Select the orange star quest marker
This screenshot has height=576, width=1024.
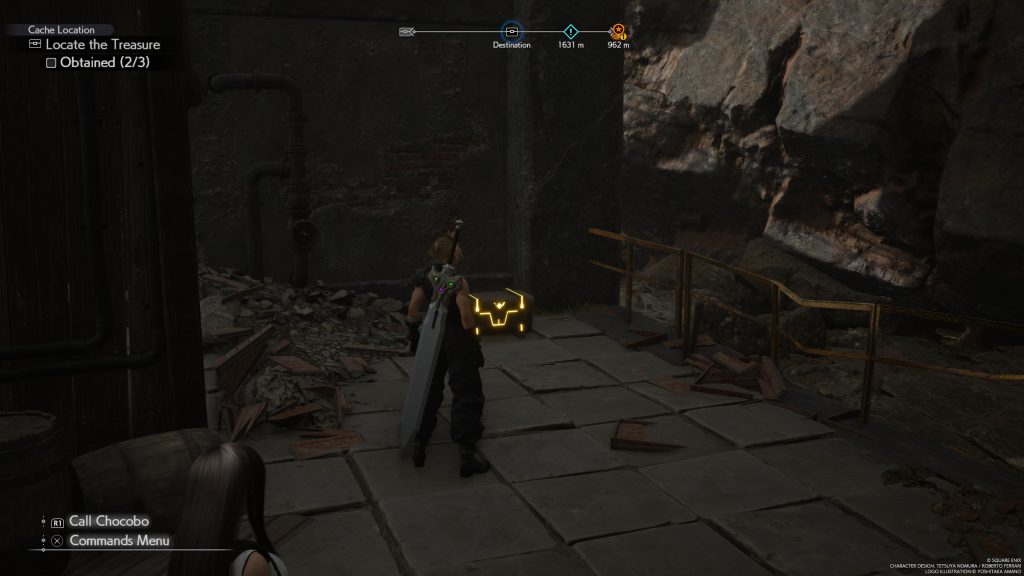point(618,31)
